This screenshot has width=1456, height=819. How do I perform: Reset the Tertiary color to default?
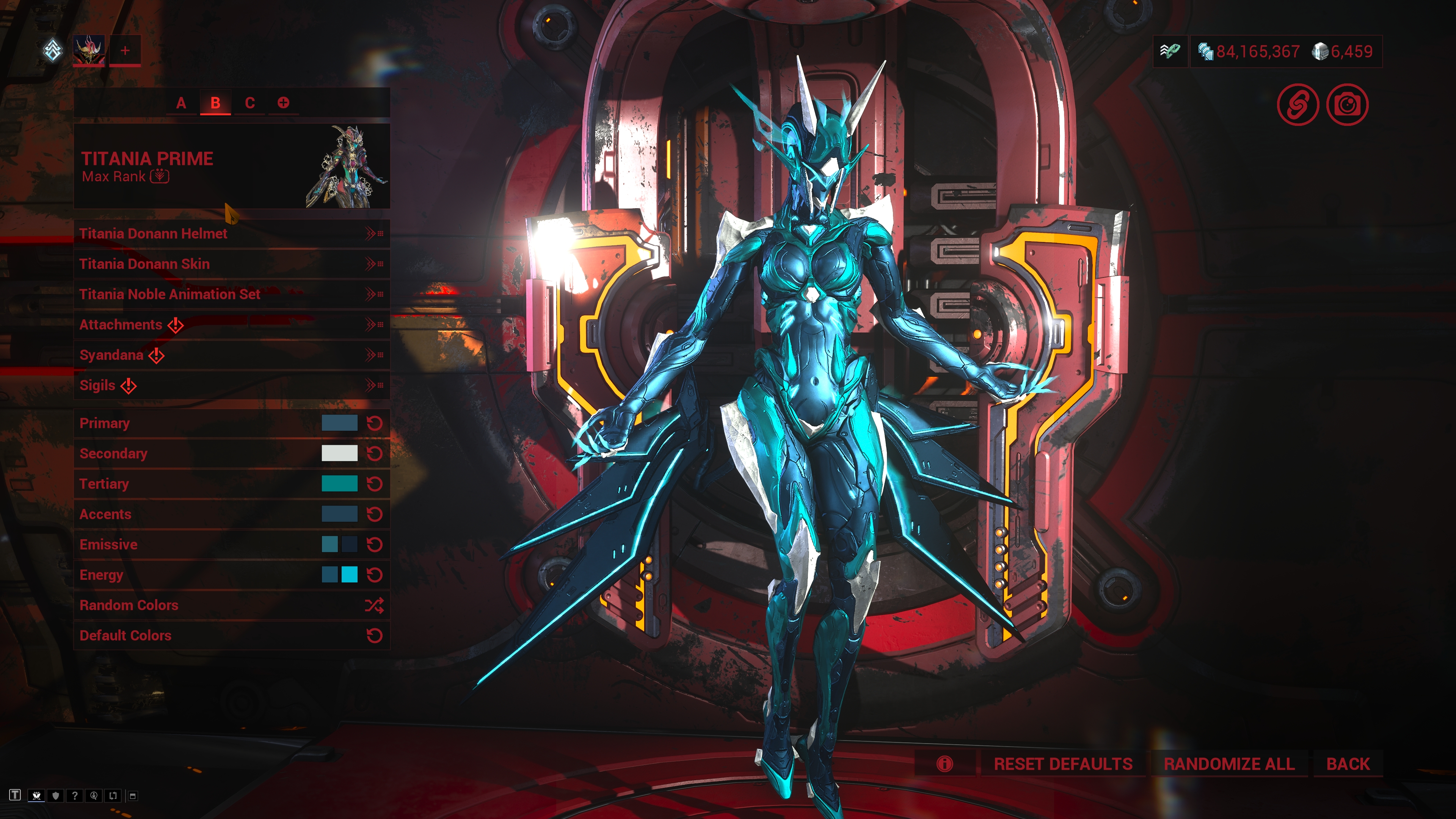pos(374,484)
